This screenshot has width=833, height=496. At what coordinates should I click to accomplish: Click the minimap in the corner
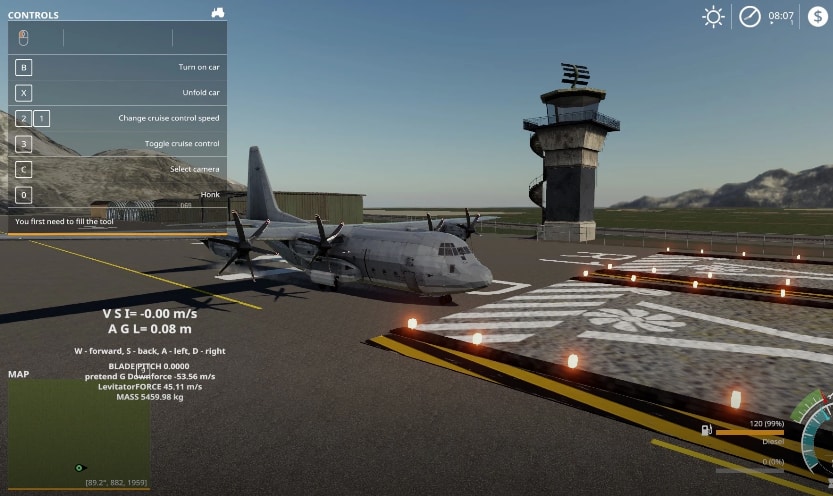pos(79,432)
